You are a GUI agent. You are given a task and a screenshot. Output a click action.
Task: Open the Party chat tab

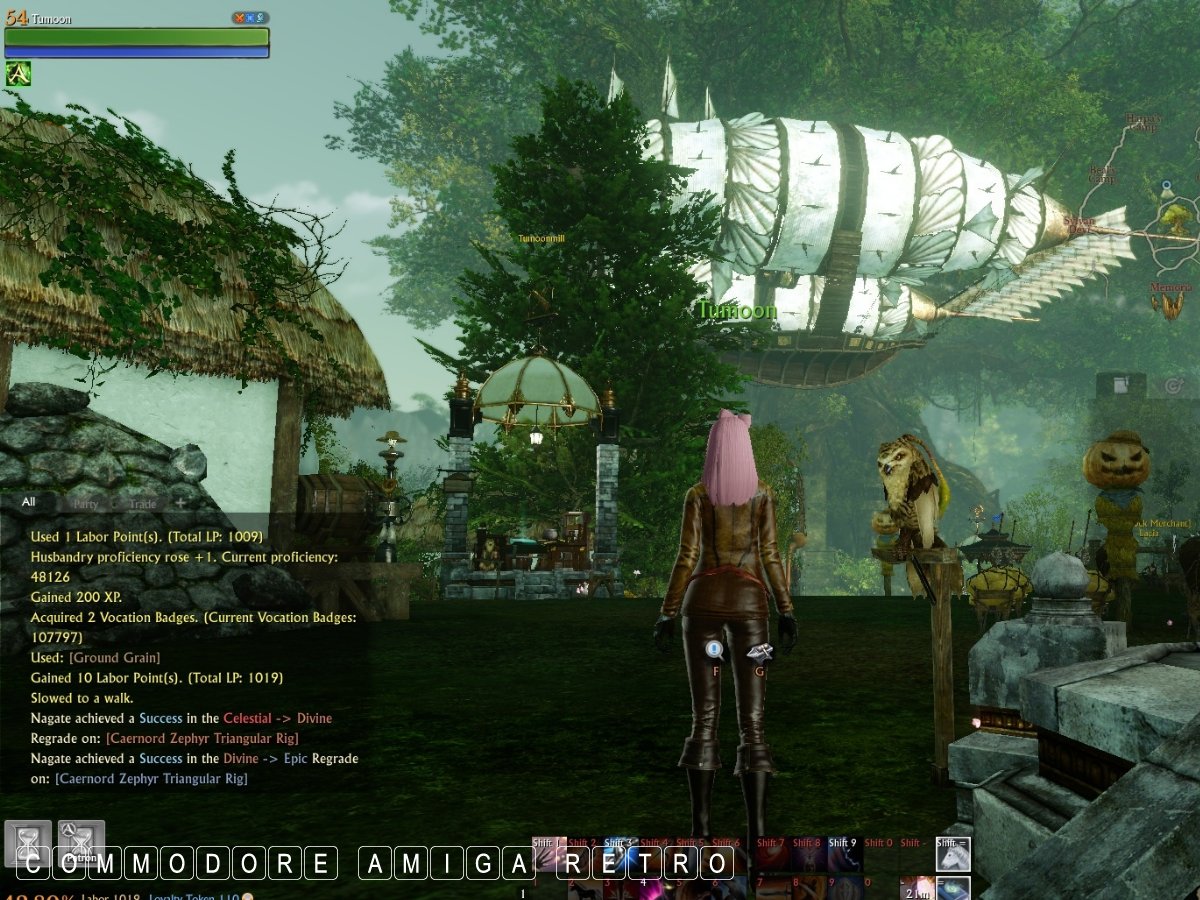pyautogui.click(x=85, y=503)
